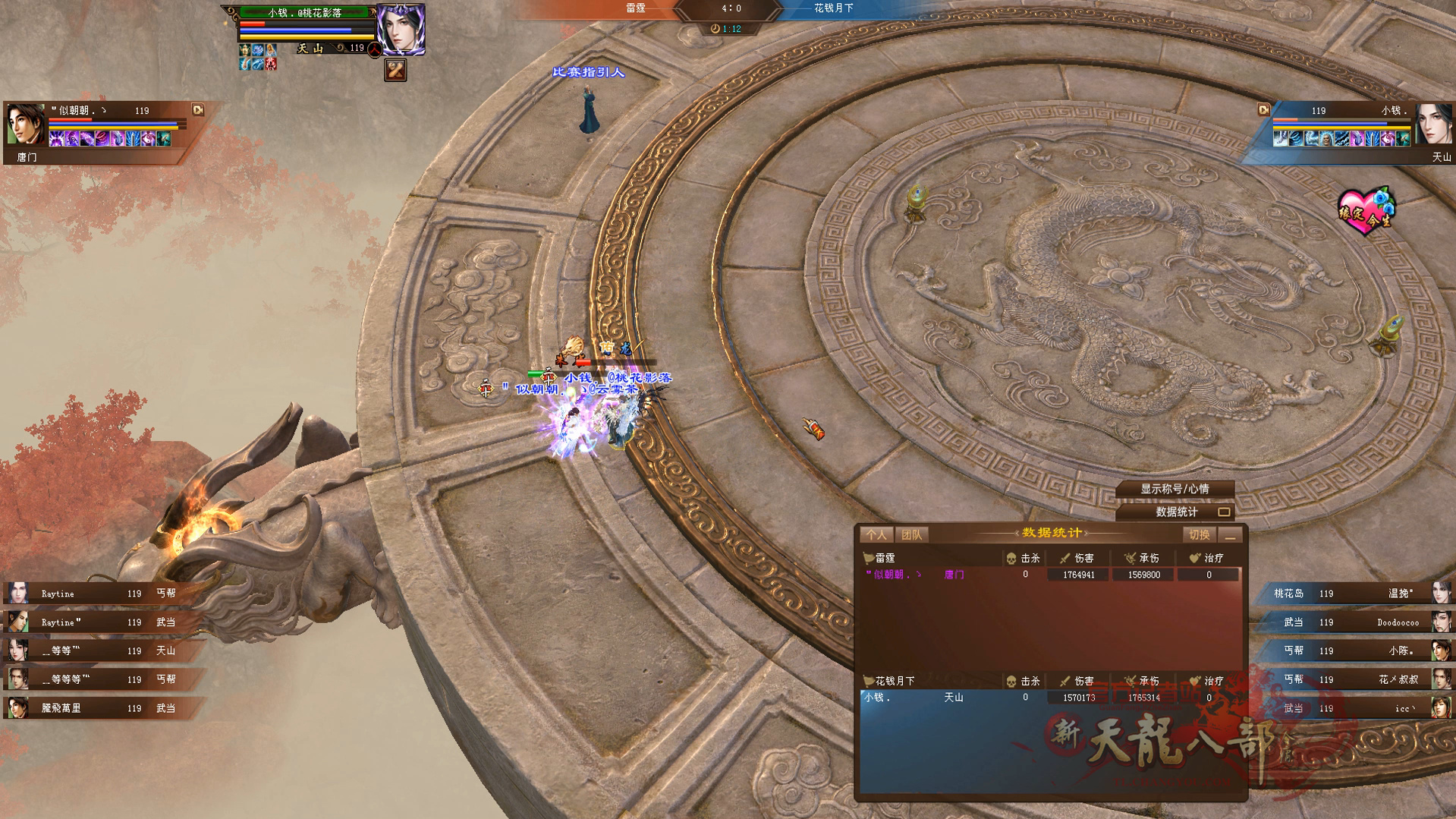This screenshot has width=1456, height=819.
Task: Click the camera icon beside right-side 小钱
Action: pyautogui.click(x=1263, y=110)
